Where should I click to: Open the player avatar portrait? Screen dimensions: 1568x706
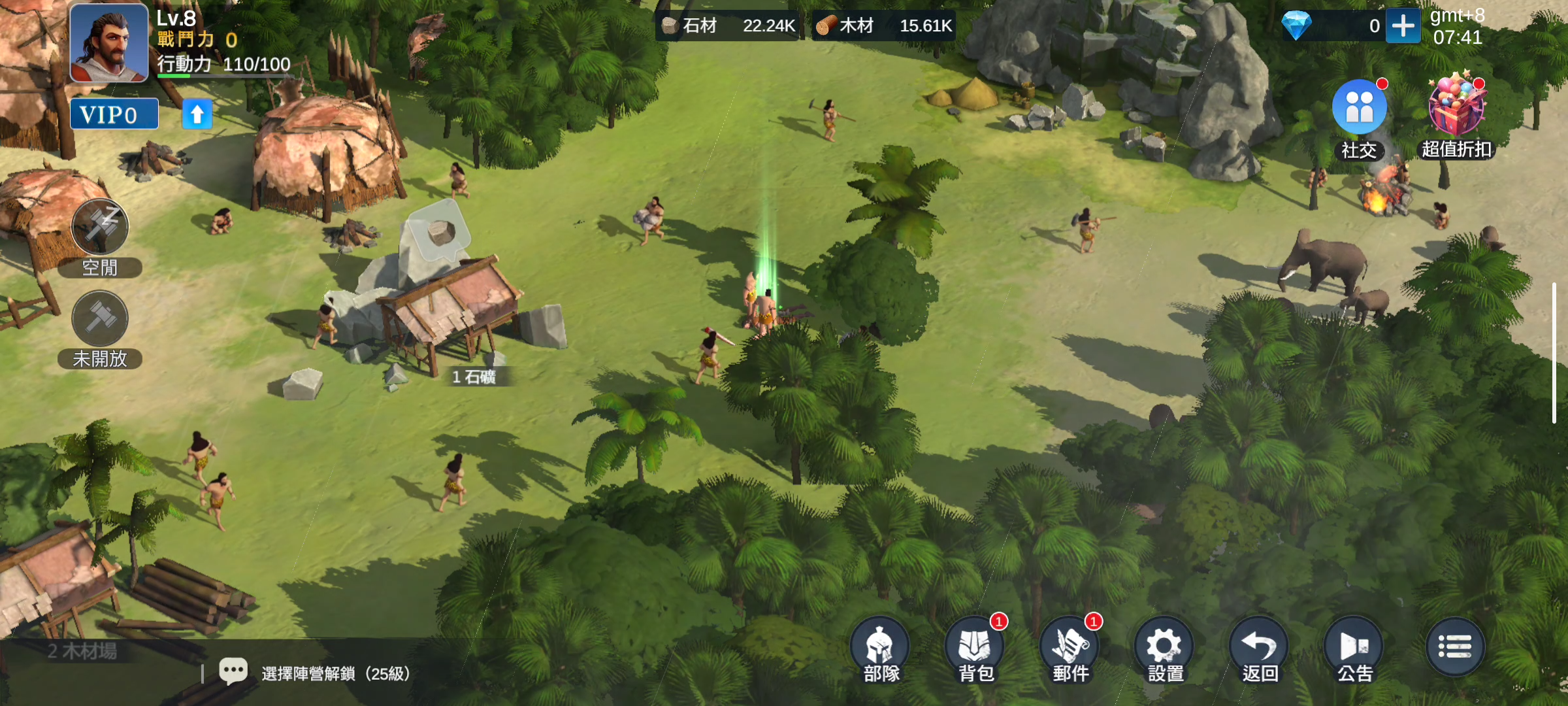click(x=109, y=43)
